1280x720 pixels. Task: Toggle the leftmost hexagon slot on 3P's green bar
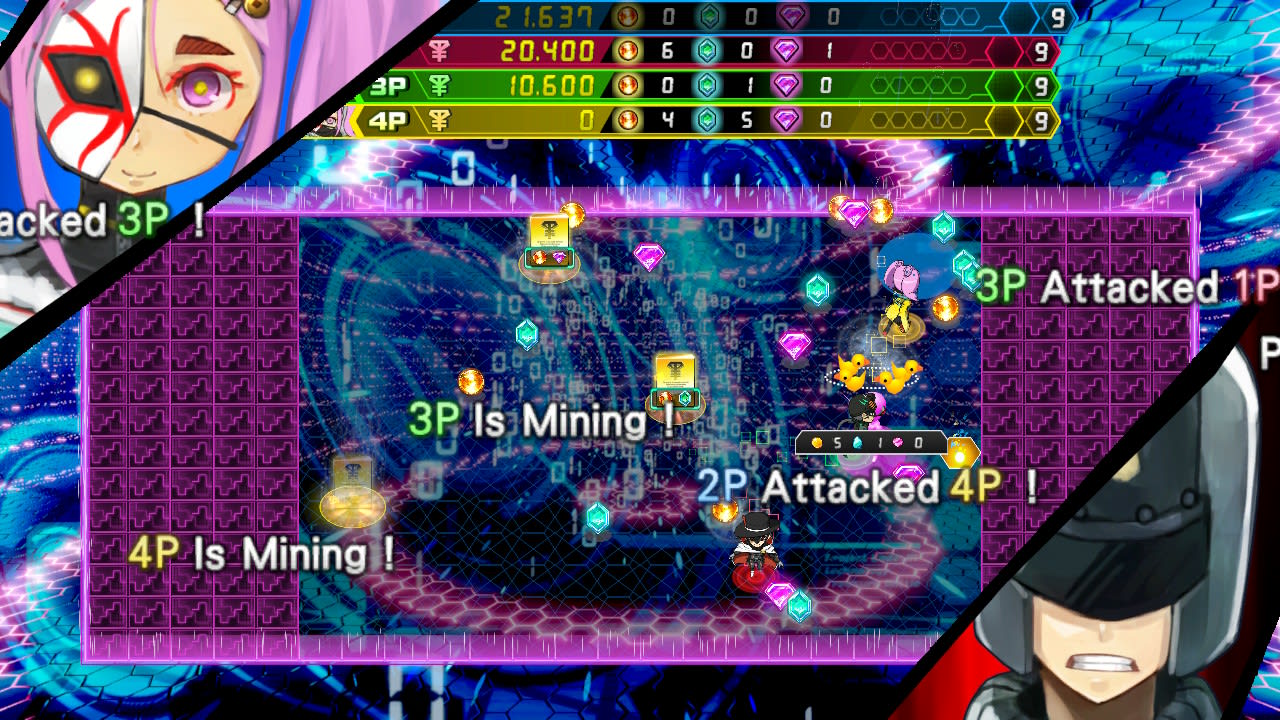click(882, 83)
